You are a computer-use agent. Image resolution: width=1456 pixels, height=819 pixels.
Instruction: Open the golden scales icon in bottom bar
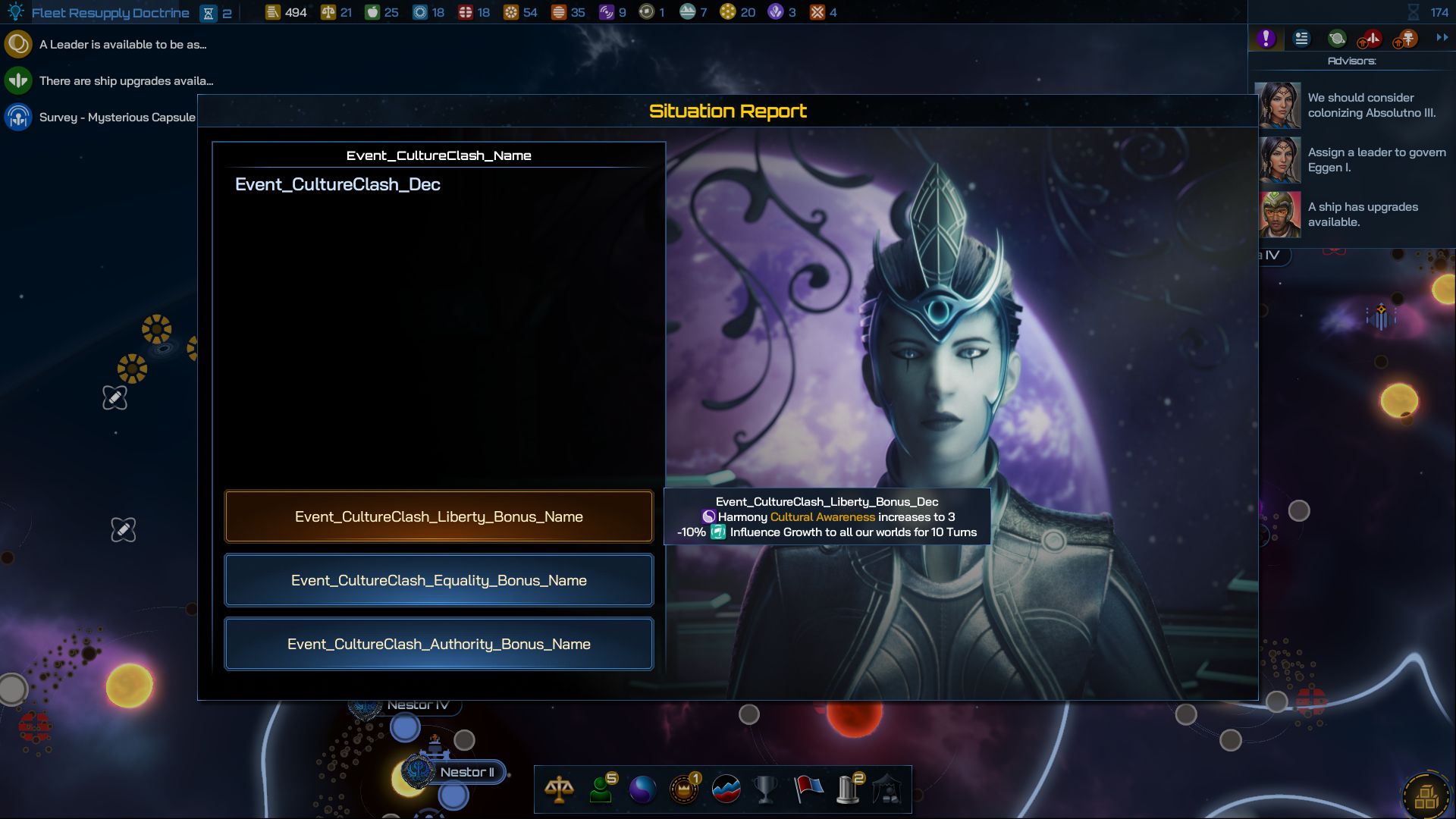point(559,789)
